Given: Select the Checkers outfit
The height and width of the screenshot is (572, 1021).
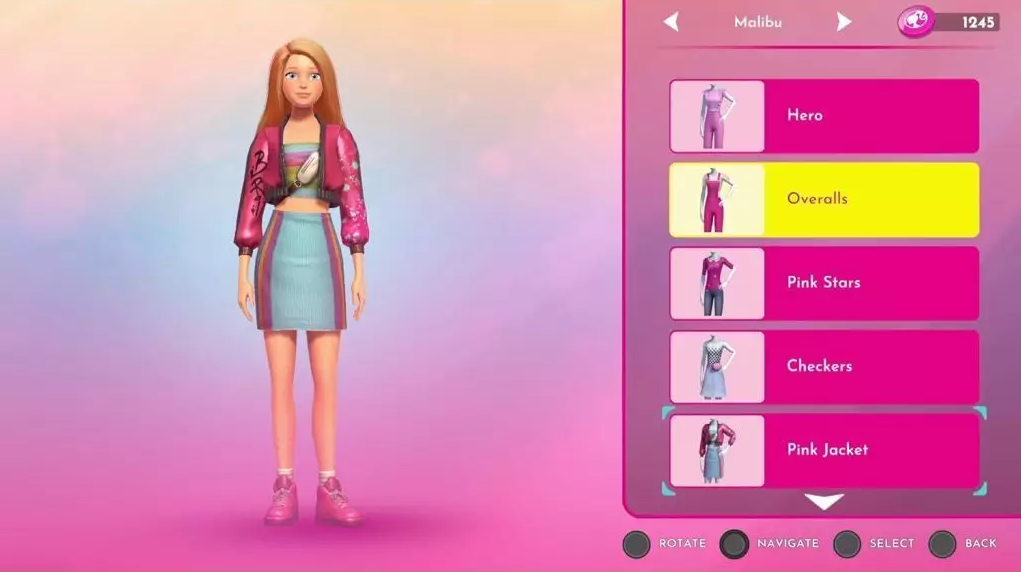Looking at the screenshot, I should point(823,366).
